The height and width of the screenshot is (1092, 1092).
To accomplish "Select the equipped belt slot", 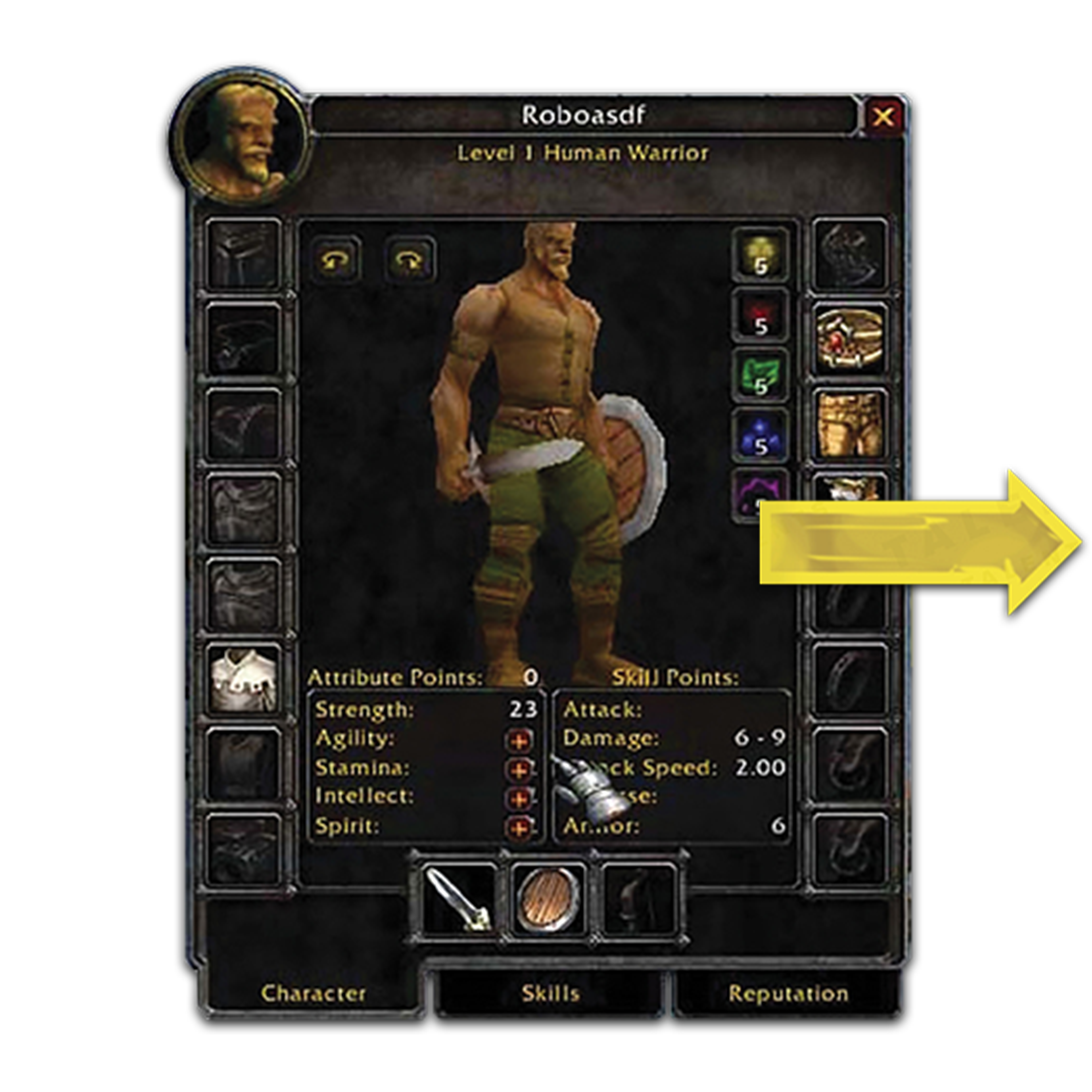I will pyautogui.click(x=849, y=339).
